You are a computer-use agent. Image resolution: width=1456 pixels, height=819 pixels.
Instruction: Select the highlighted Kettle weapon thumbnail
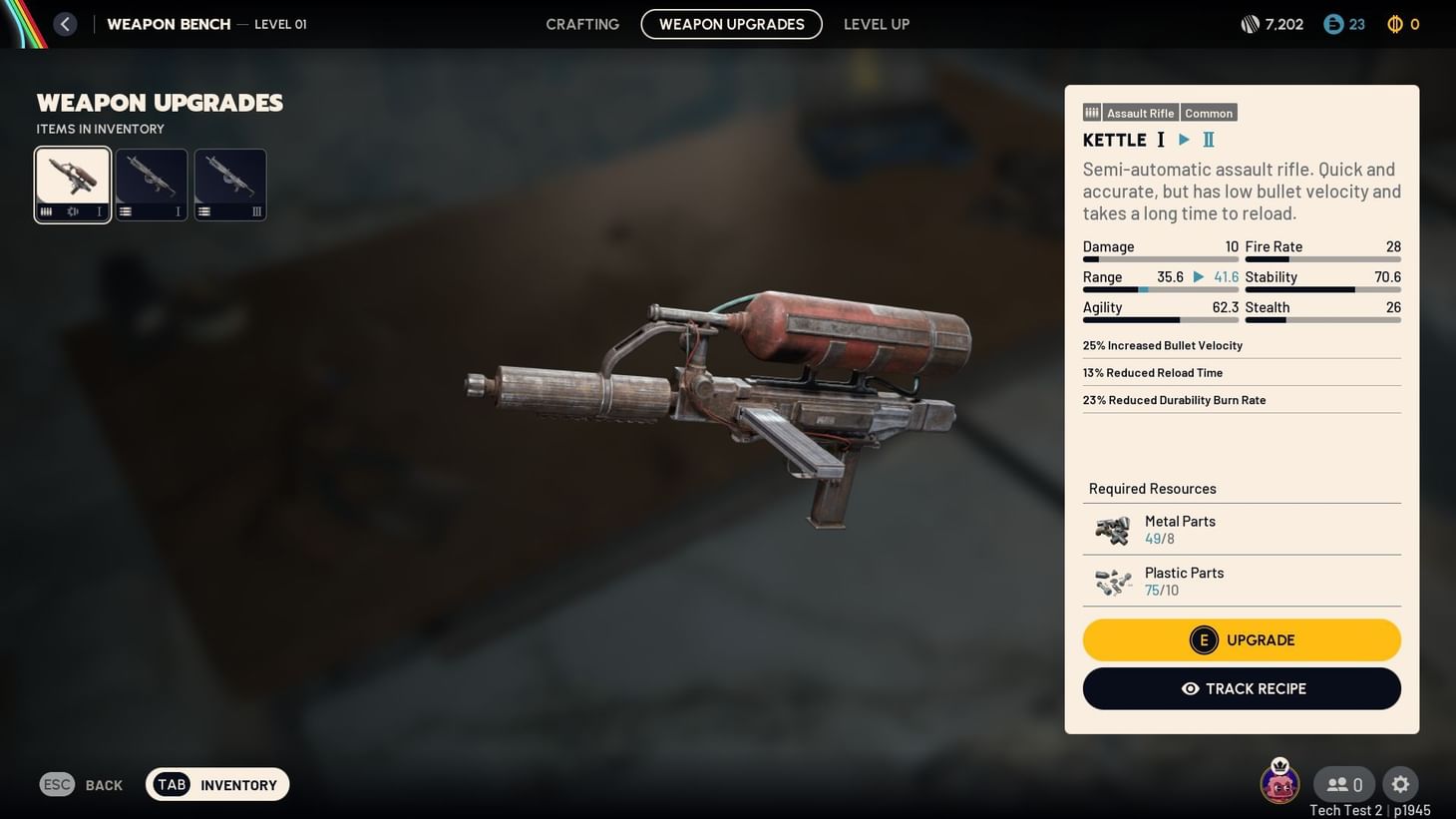pos(72,184)
